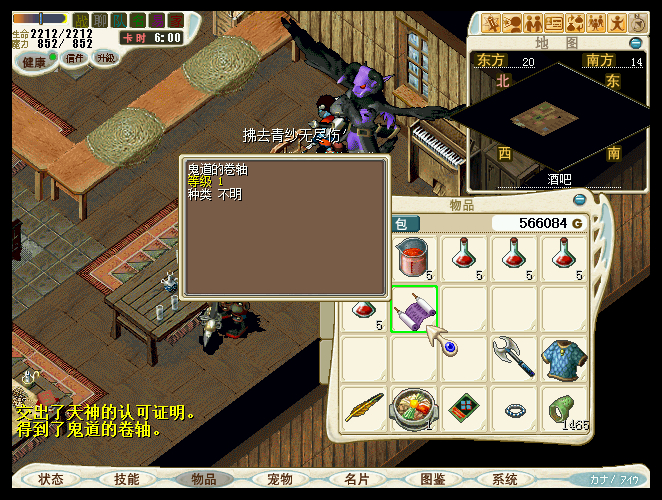Toggle the 聊 chat mode button
Image resolution: width=662 pixels, height=500 pixels.
pyautogui.click(x=99, y=20)
